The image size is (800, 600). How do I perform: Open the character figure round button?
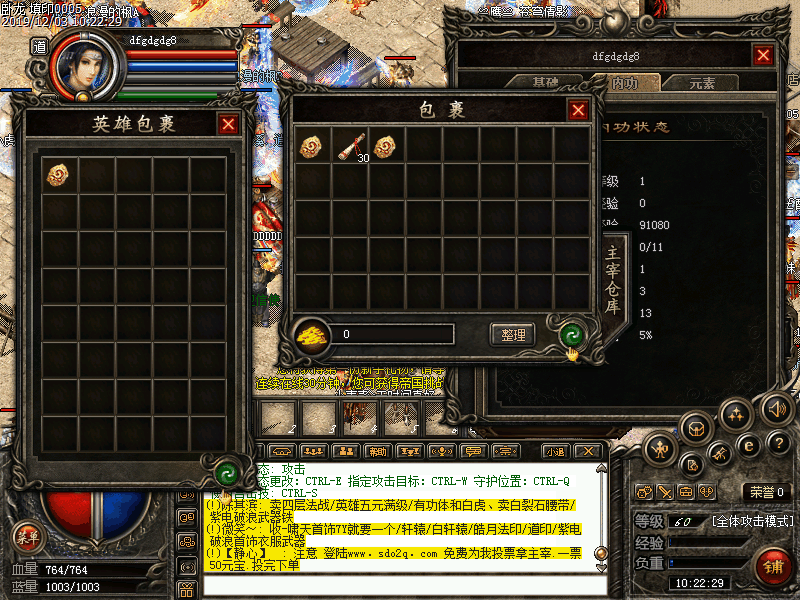click(662, 450)
